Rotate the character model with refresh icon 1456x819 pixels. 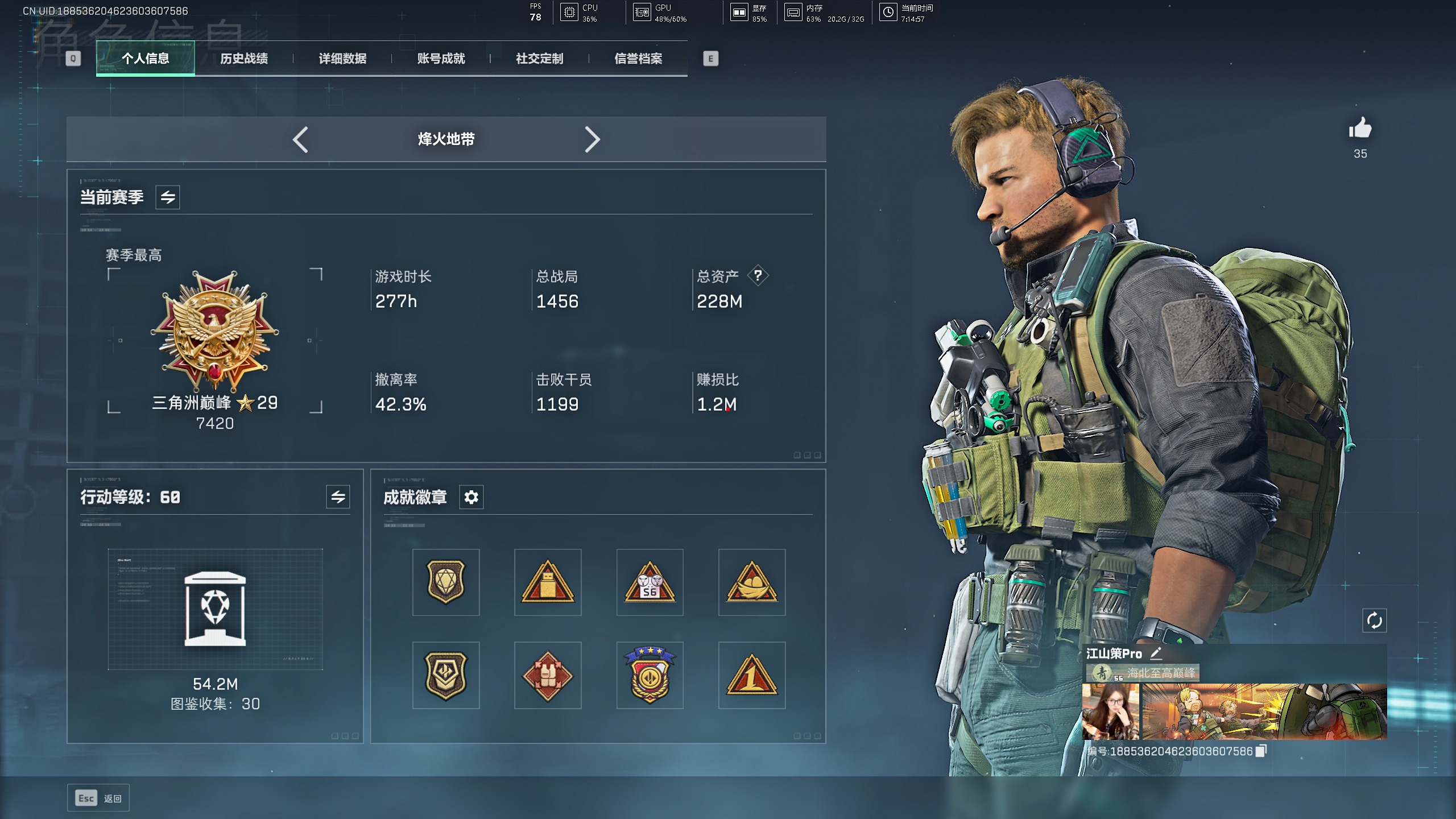1374,621
